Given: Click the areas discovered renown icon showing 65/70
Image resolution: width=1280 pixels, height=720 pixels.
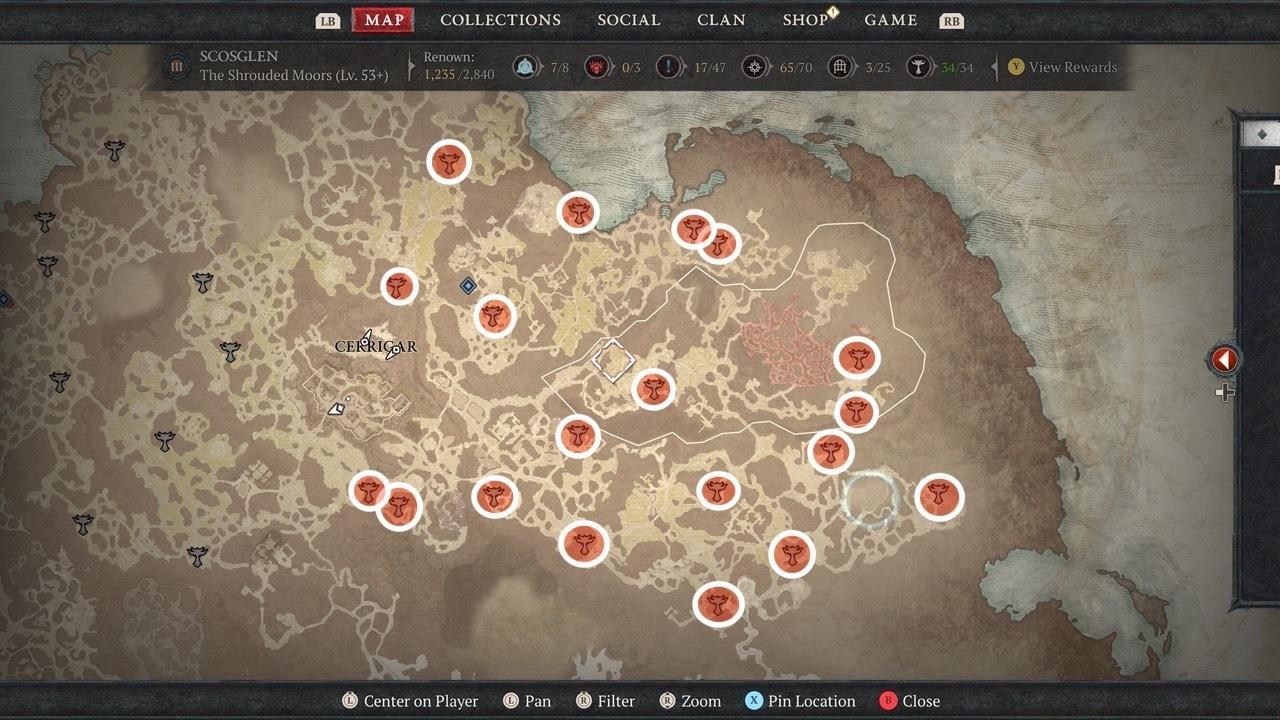Looking at the screenshot, I should click(755, 68).
